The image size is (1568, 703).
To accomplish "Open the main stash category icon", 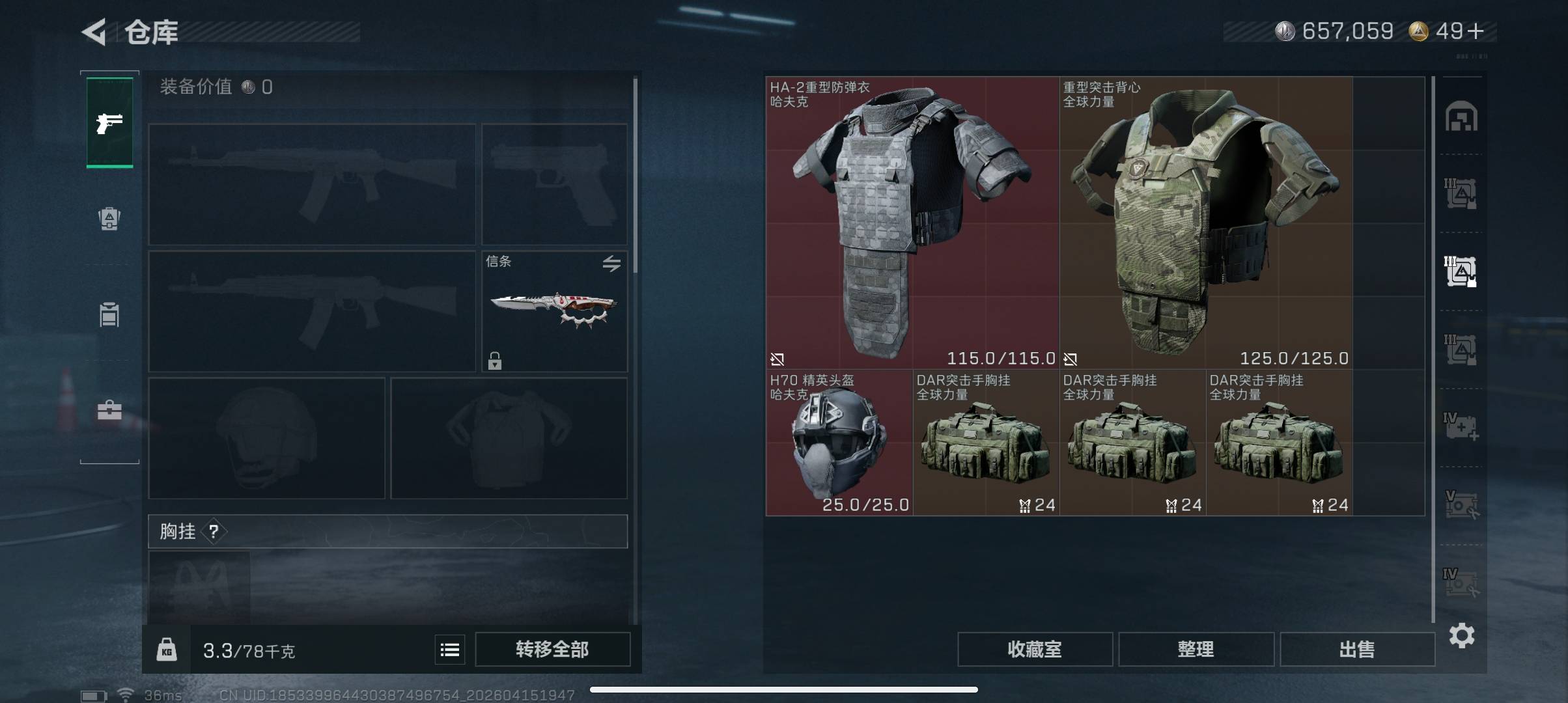I will click(x=1461, y=117).
